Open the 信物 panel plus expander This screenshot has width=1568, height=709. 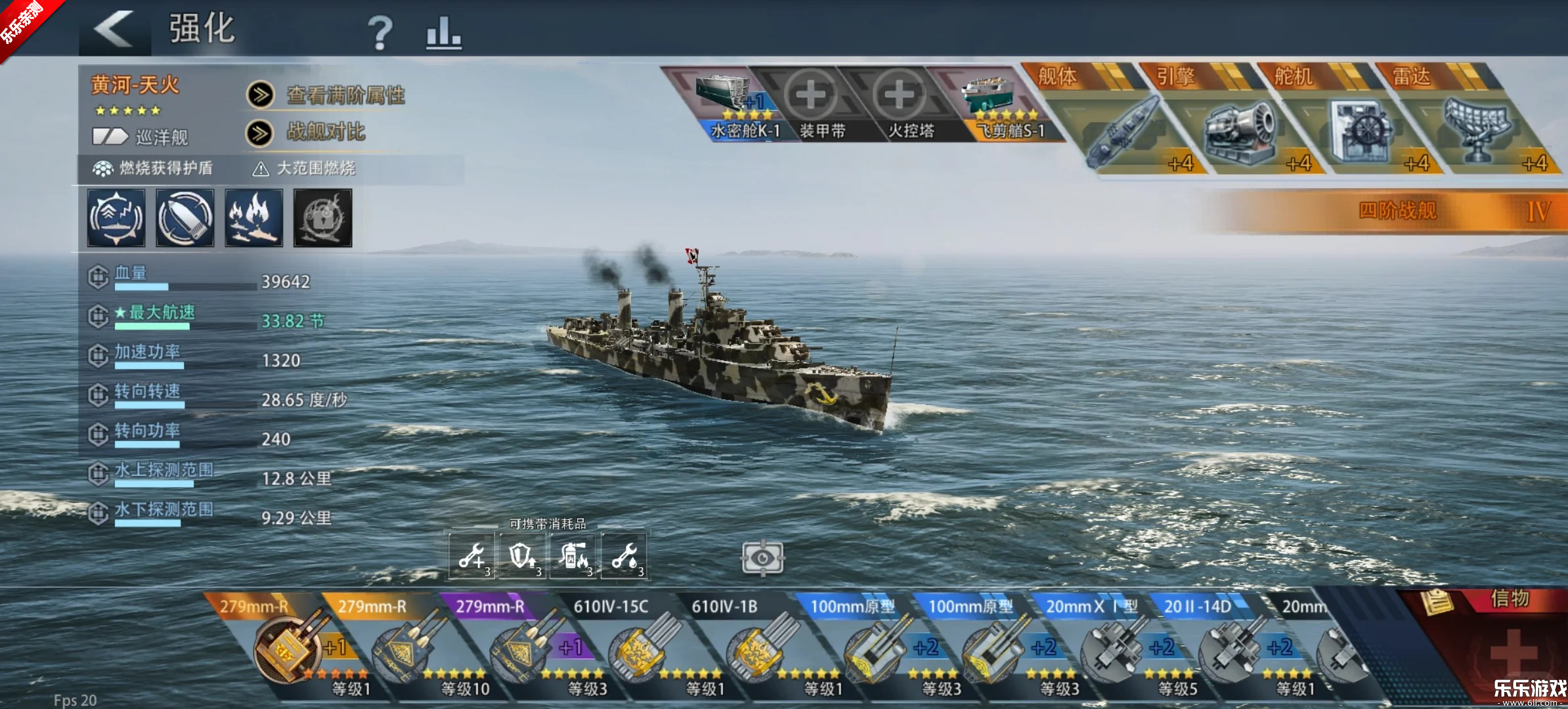point(1514,650)
